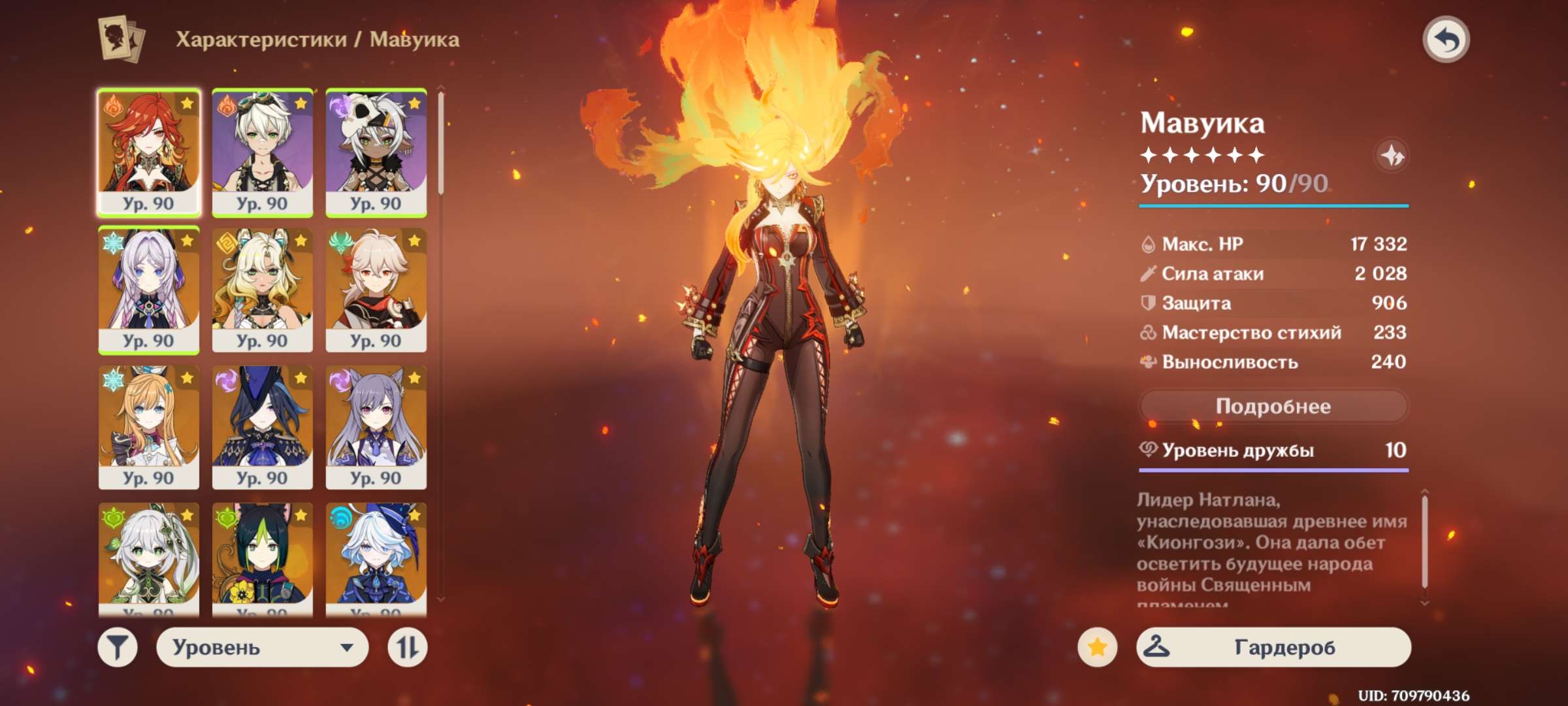This screenshot has width=1568, height=706.
Task: Select the black-eared Dendro character portrait
Action: [262, 559]
